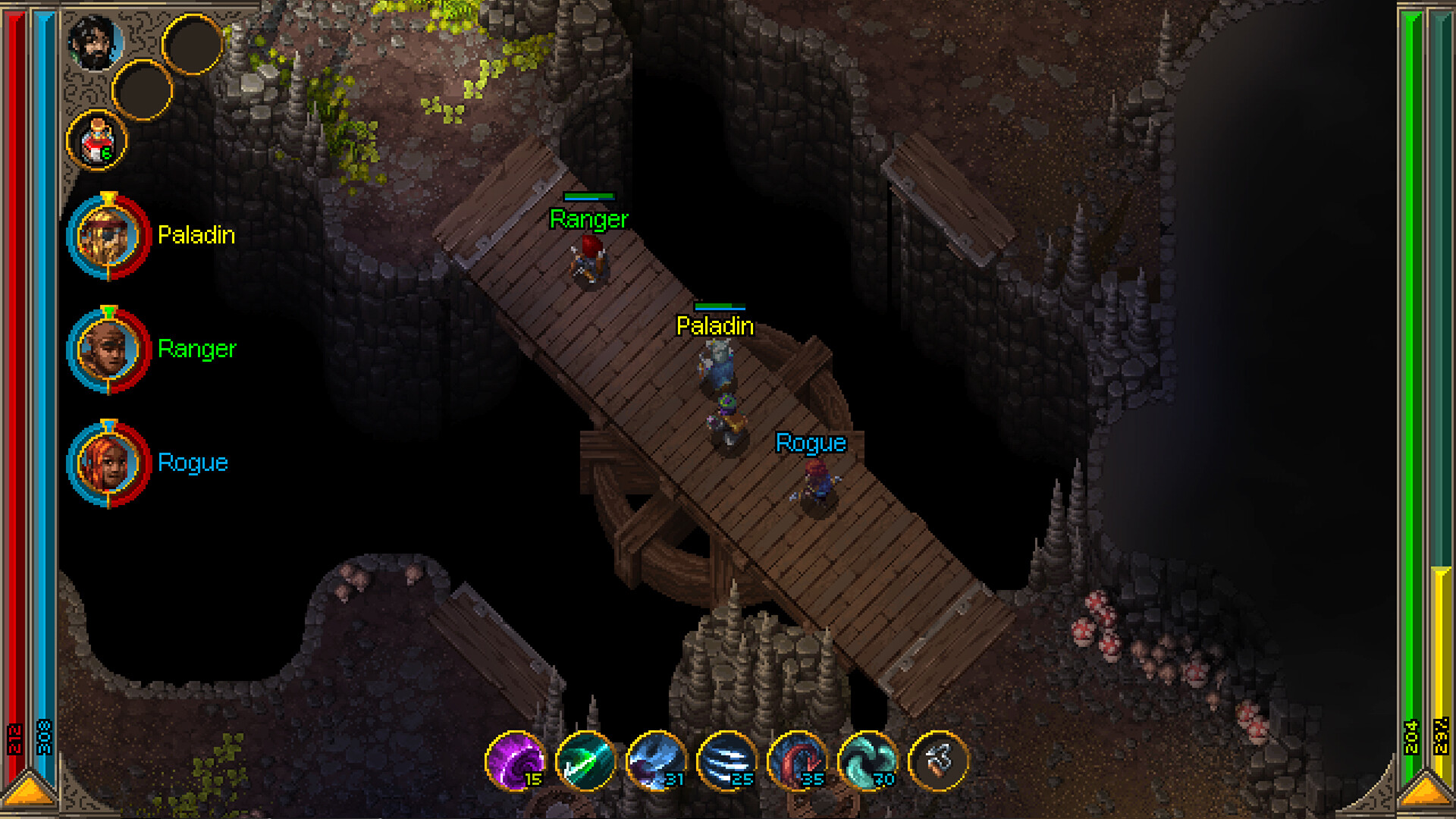This screenshot has width=1456, height=819.
Task: Use the red tentacle ability costing 35
Action: (x=799, y=761)
